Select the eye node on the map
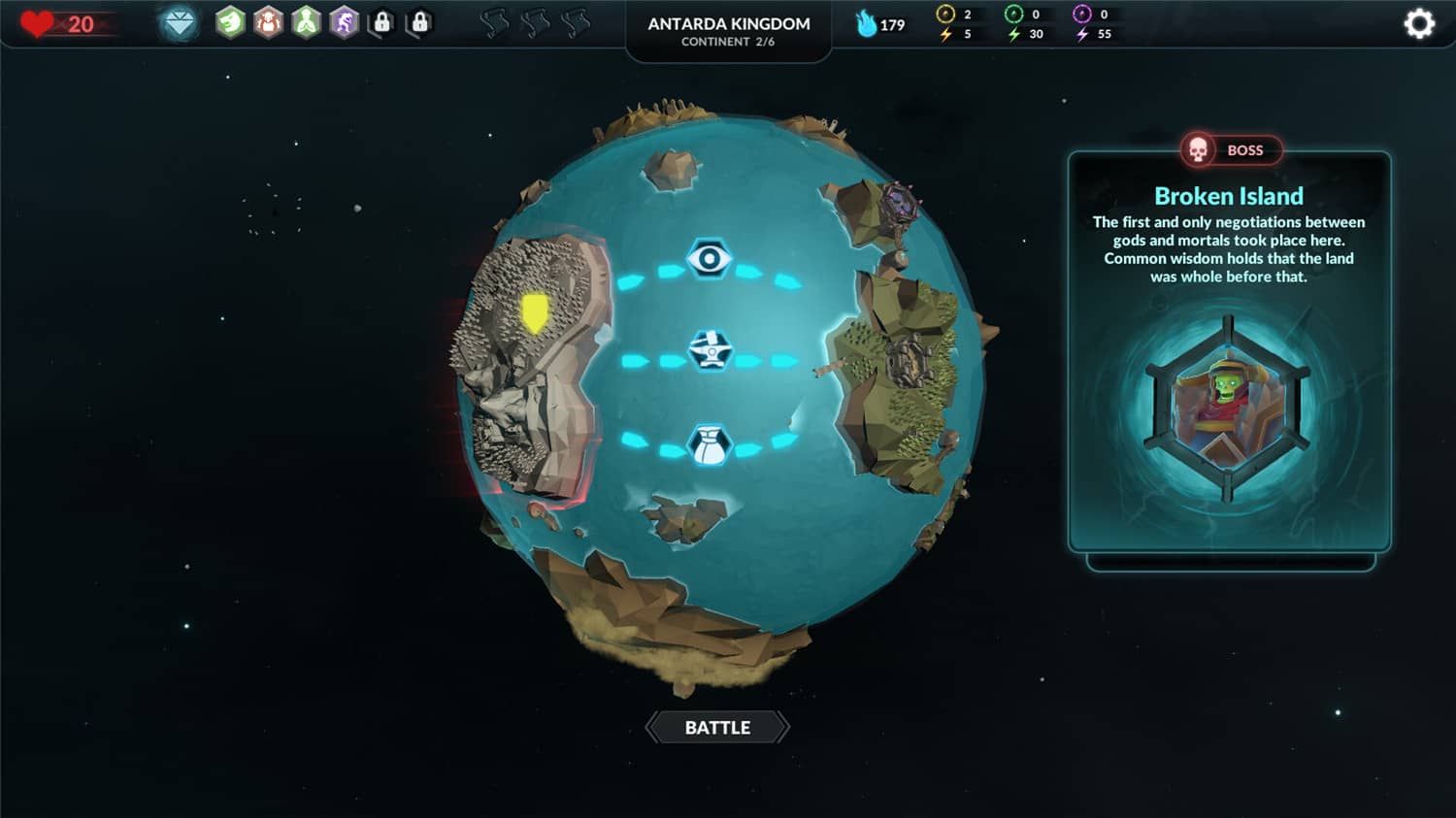This screenshot has width=1456, height=818. click(x=710, y=259)
